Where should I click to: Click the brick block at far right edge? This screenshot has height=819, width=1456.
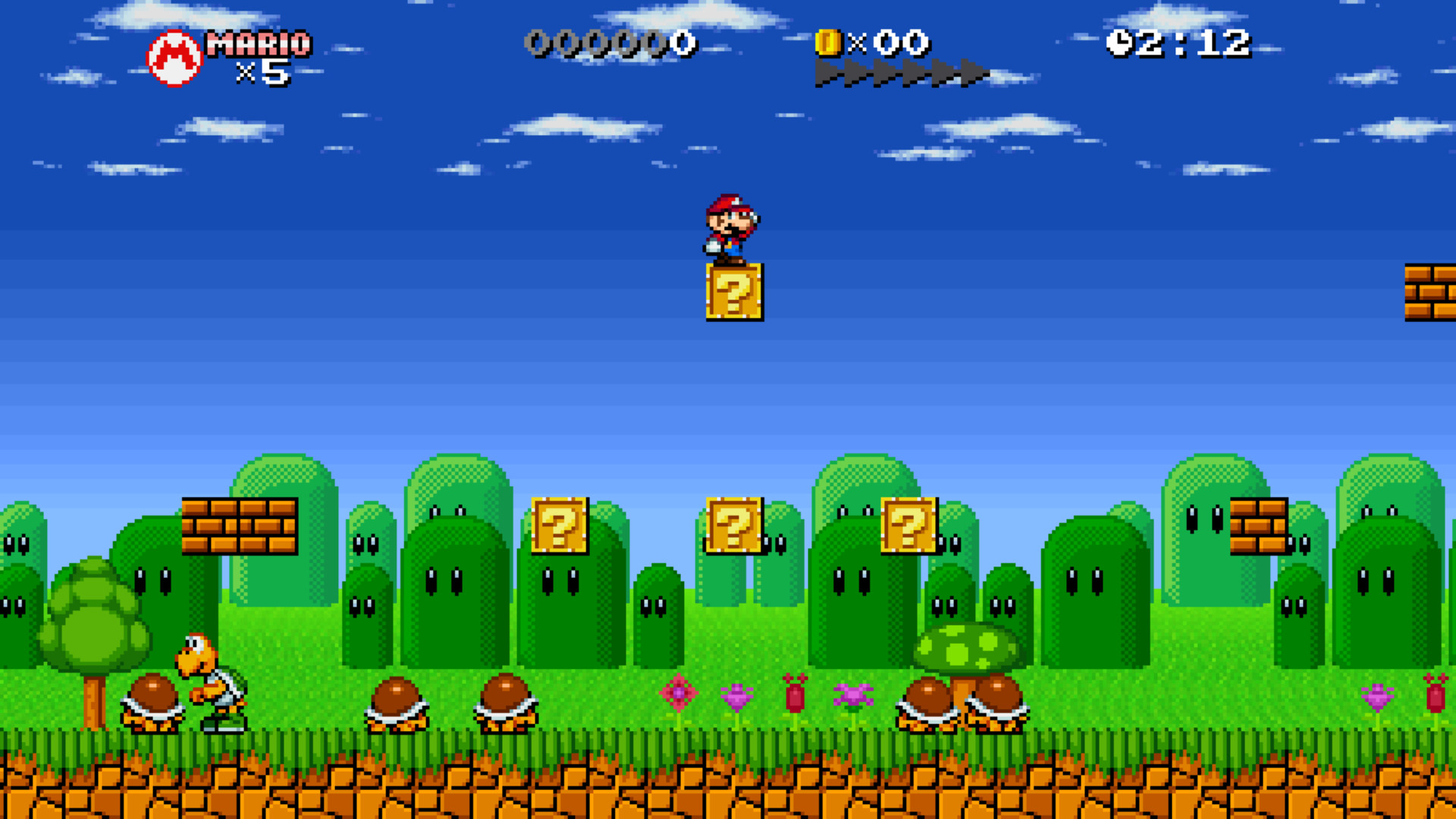tap(1429, 292)
